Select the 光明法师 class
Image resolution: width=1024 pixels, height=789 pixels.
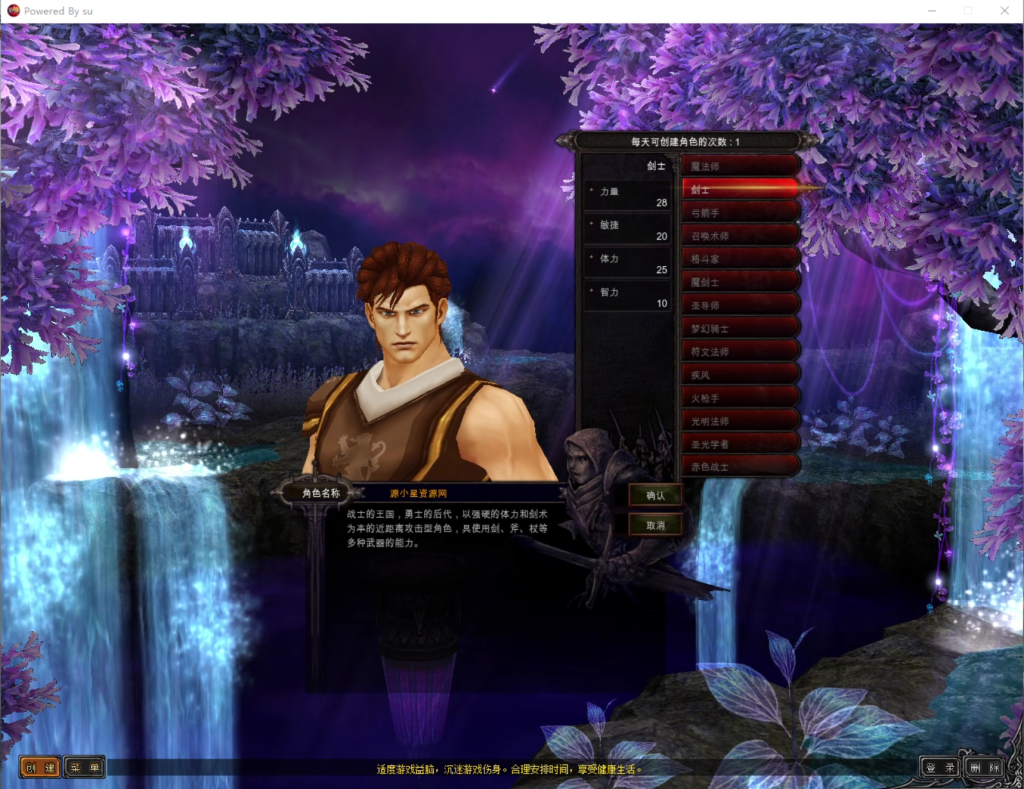(x=740, y=421)
